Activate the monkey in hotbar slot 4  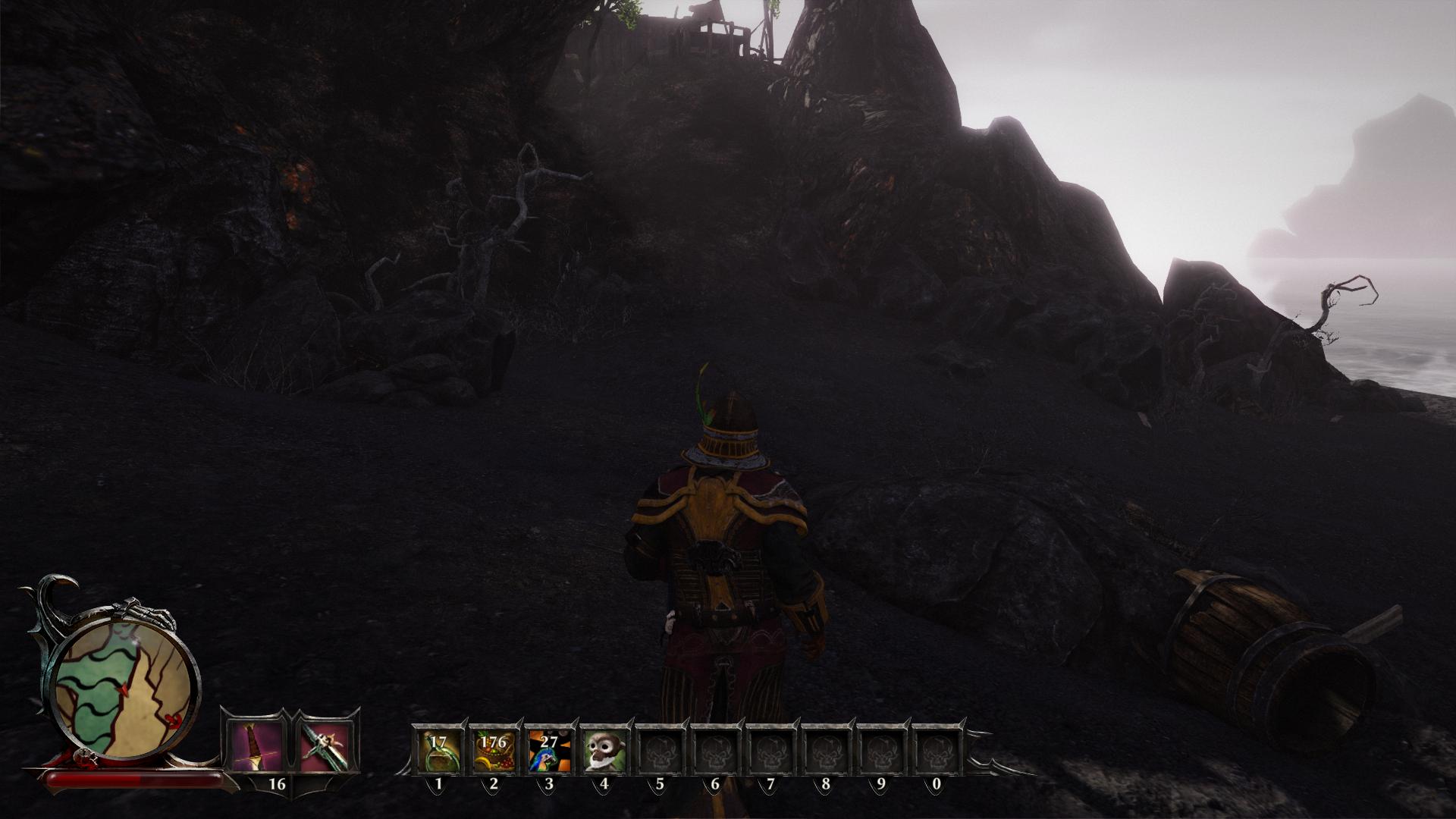point(604,750)
